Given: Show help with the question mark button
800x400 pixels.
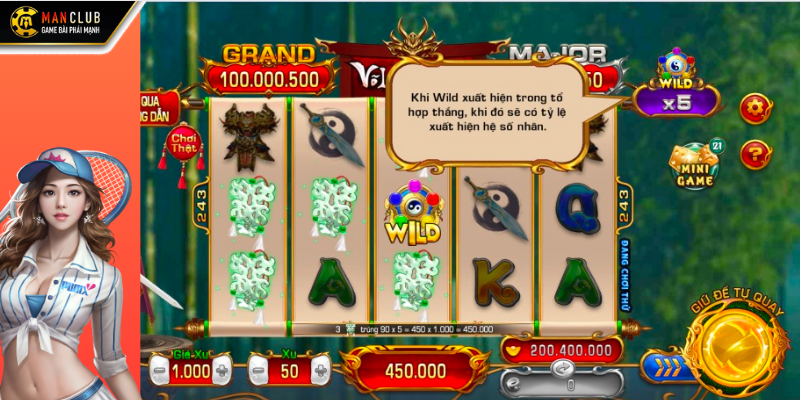Looking at the screenshot, I should pos(754,153).
